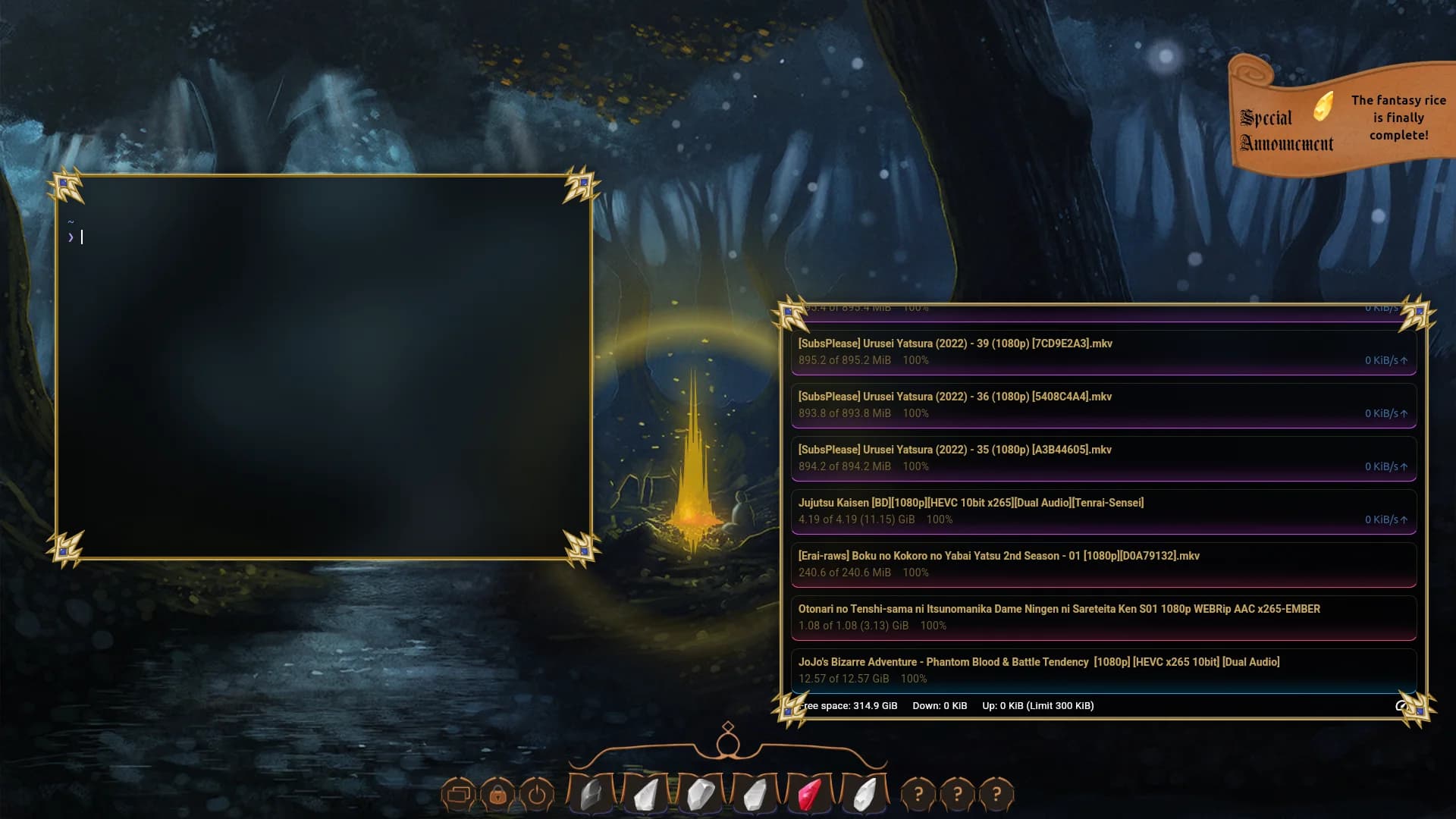
Task: Choose the JoJo's Bizarre Adventure torrent row
Action: pos(1103,670)
